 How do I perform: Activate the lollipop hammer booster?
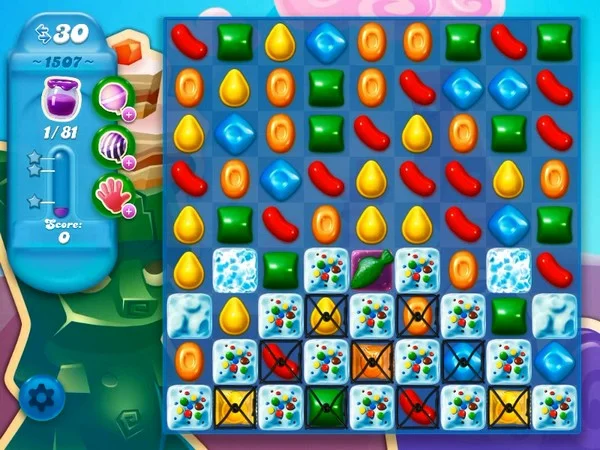click(x=112, y=98)
